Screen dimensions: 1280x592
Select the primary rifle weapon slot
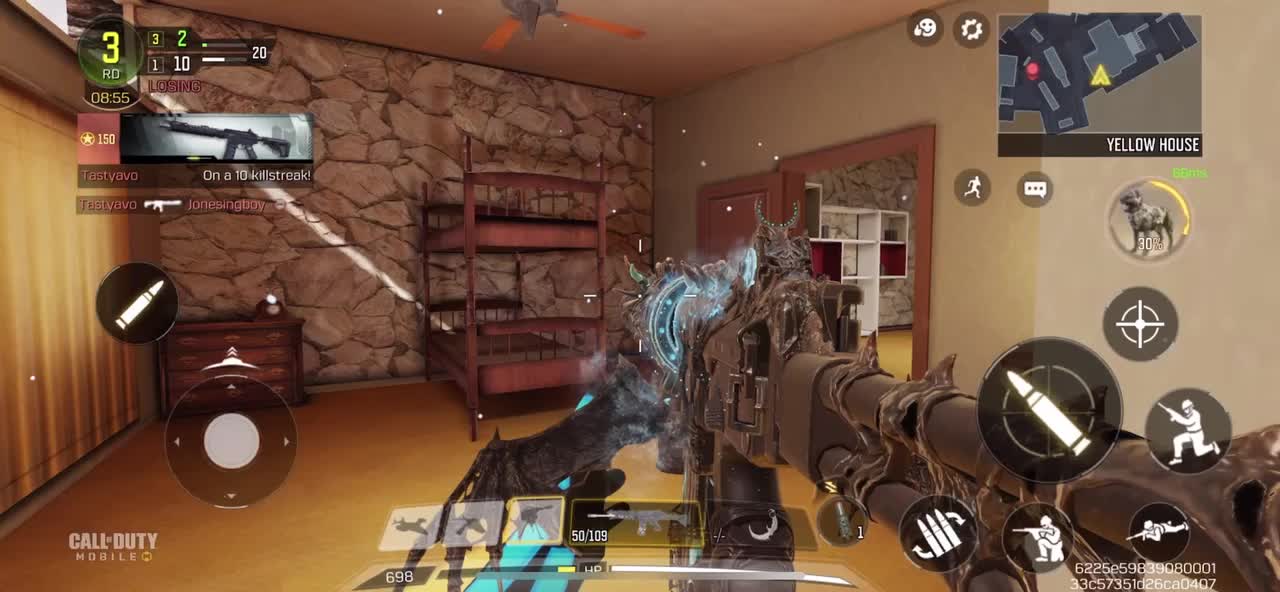(636, 523)
